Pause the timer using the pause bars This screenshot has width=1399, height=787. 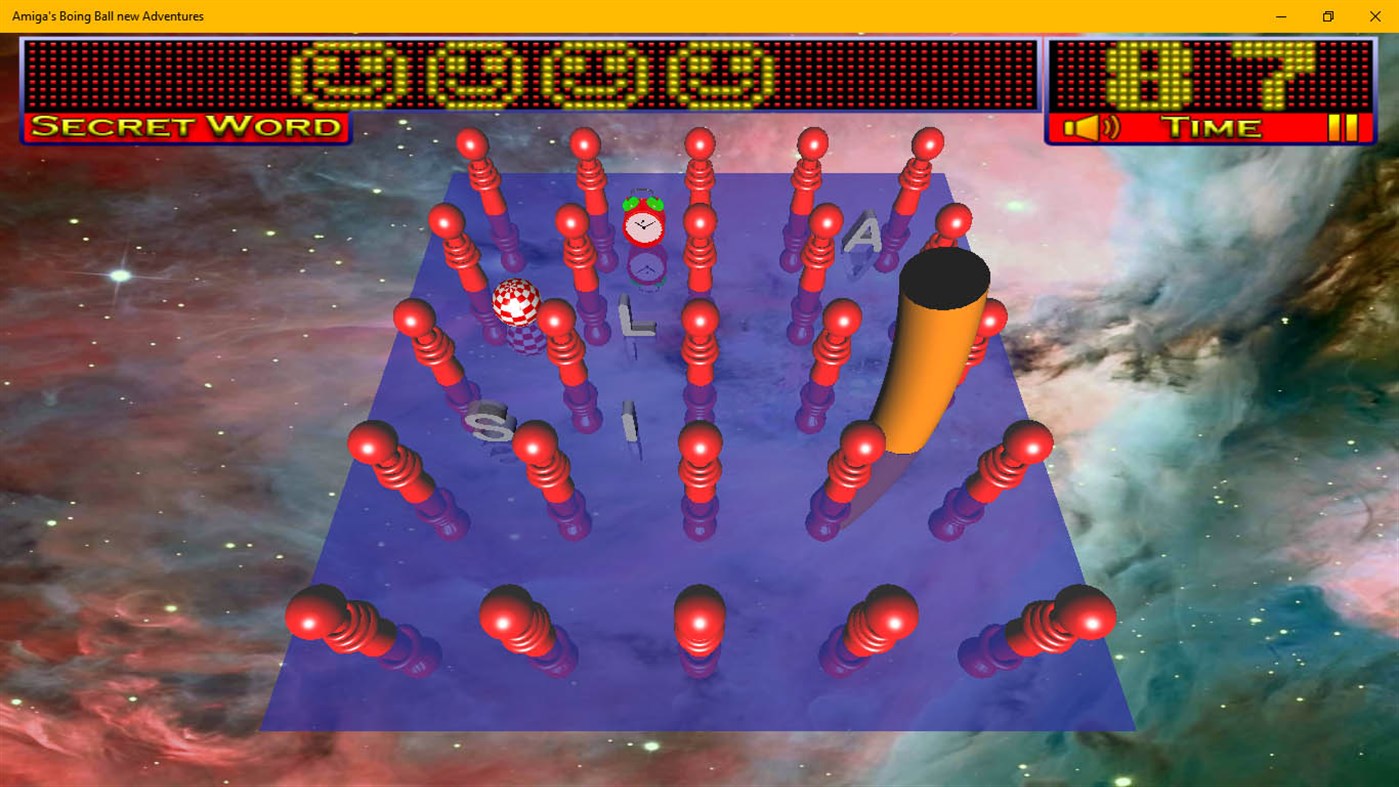(1345, 126)
